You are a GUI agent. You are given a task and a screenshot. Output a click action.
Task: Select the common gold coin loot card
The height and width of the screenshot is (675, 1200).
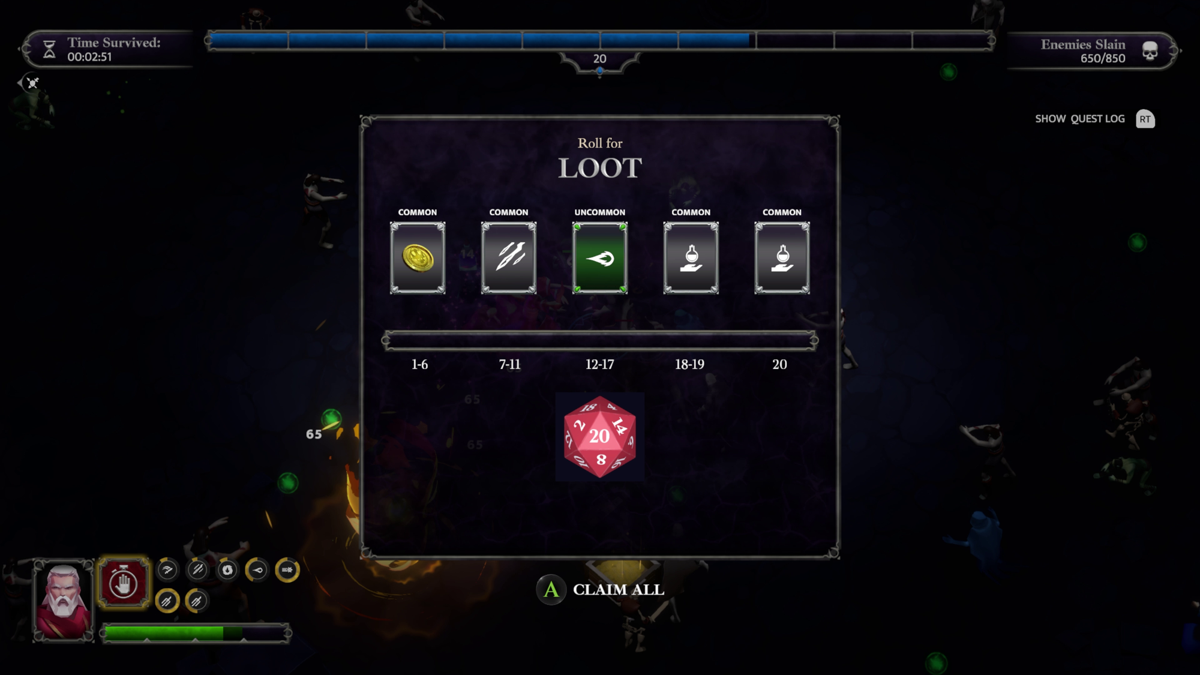pos(418,258)
